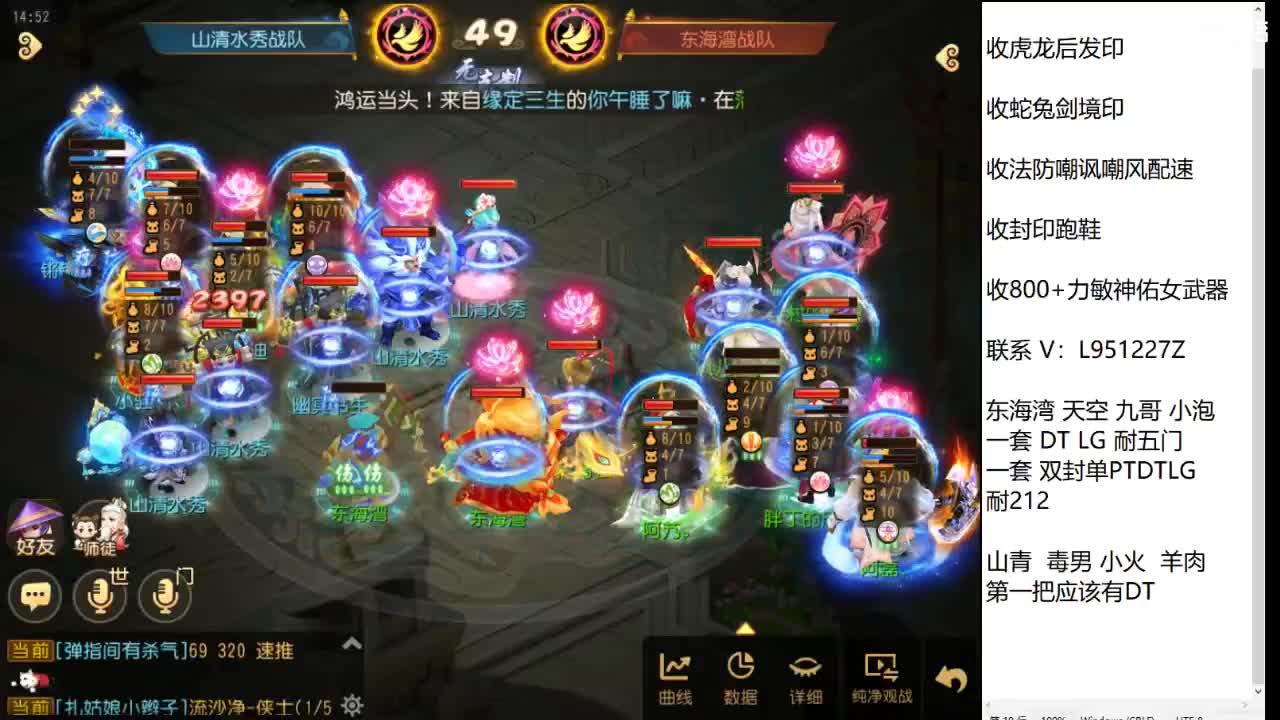Toggle the 世 world voice microphone
Viewport: 1280px width, 720px height.
[x=100, y=594]
